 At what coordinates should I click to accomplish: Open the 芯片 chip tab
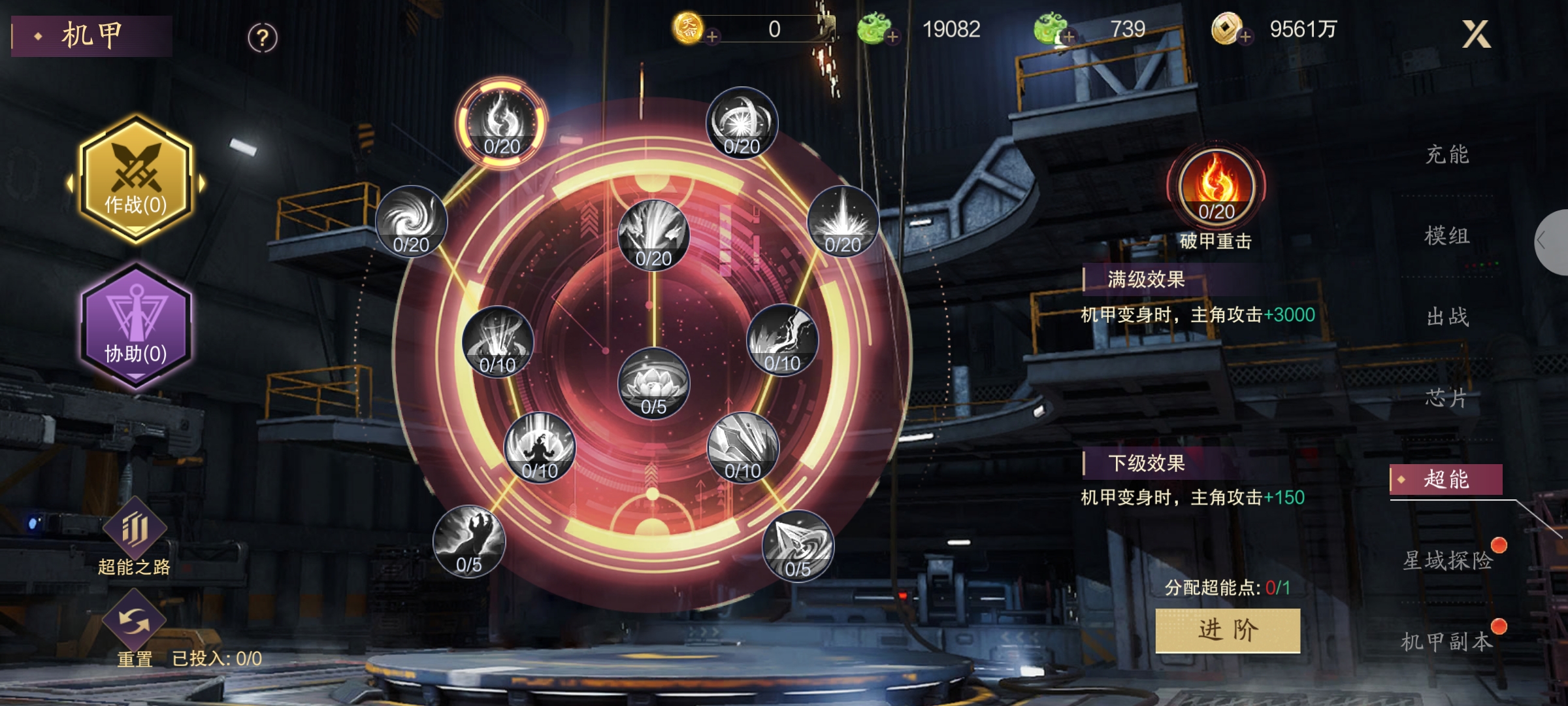(x=1446, y=398)
